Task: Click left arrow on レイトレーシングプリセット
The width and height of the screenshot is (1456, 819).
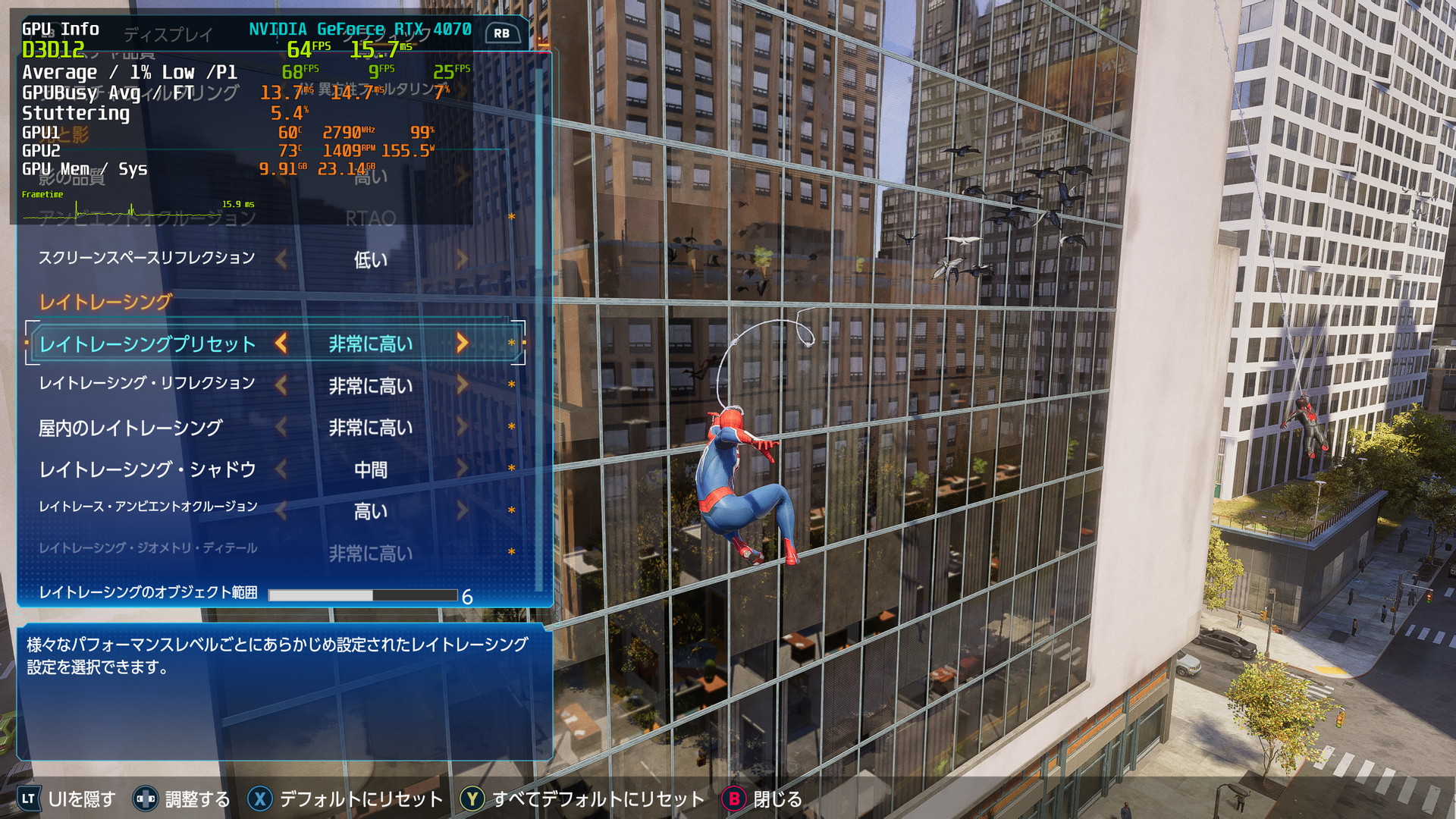Action: pyautogui.click(x=281, y=344)
